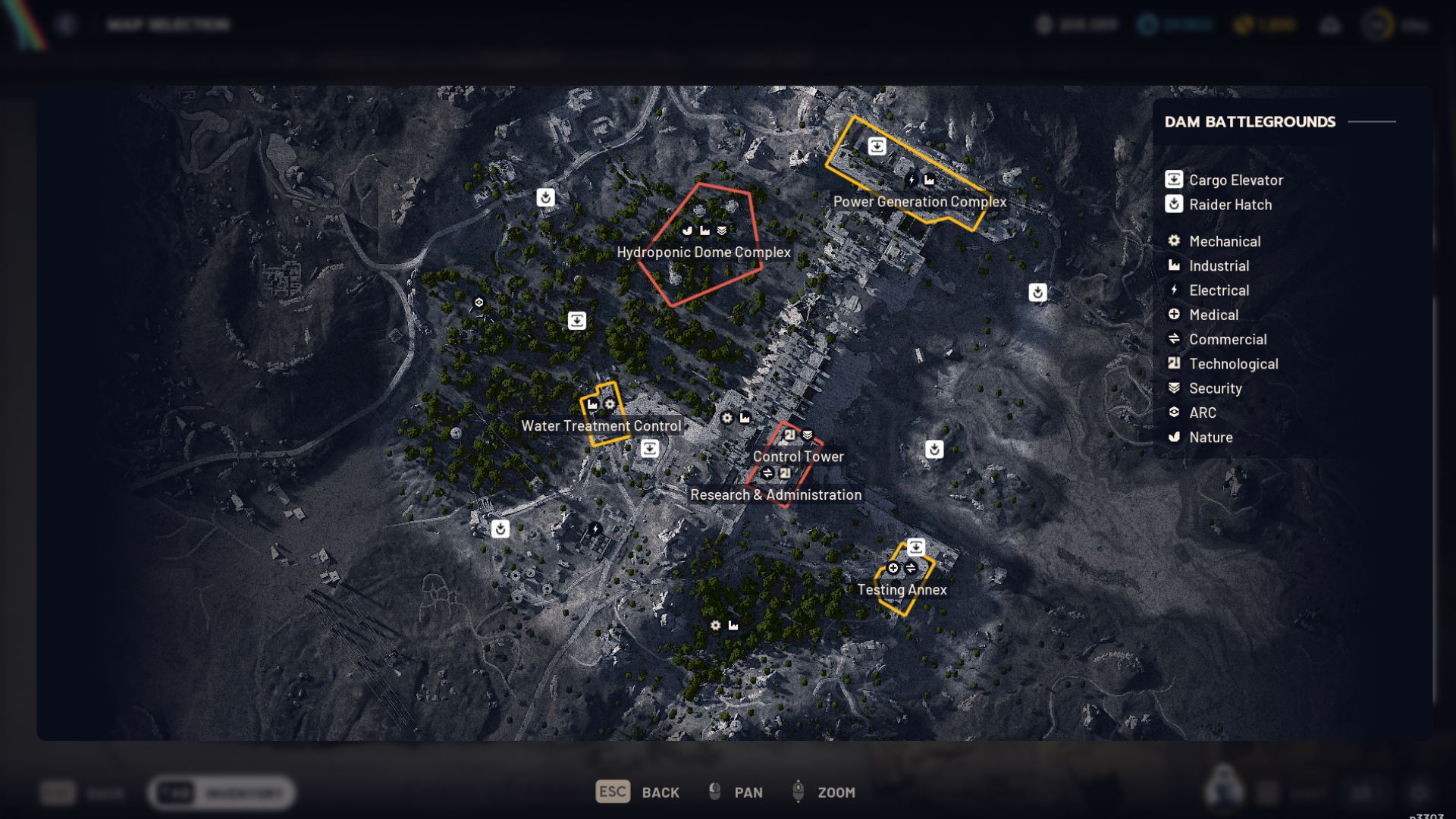The height and width of the screenshot is (819, 1456).
Task: Select the Medical cross icon in Testing Annex
Action: click(x=893, y=567)
